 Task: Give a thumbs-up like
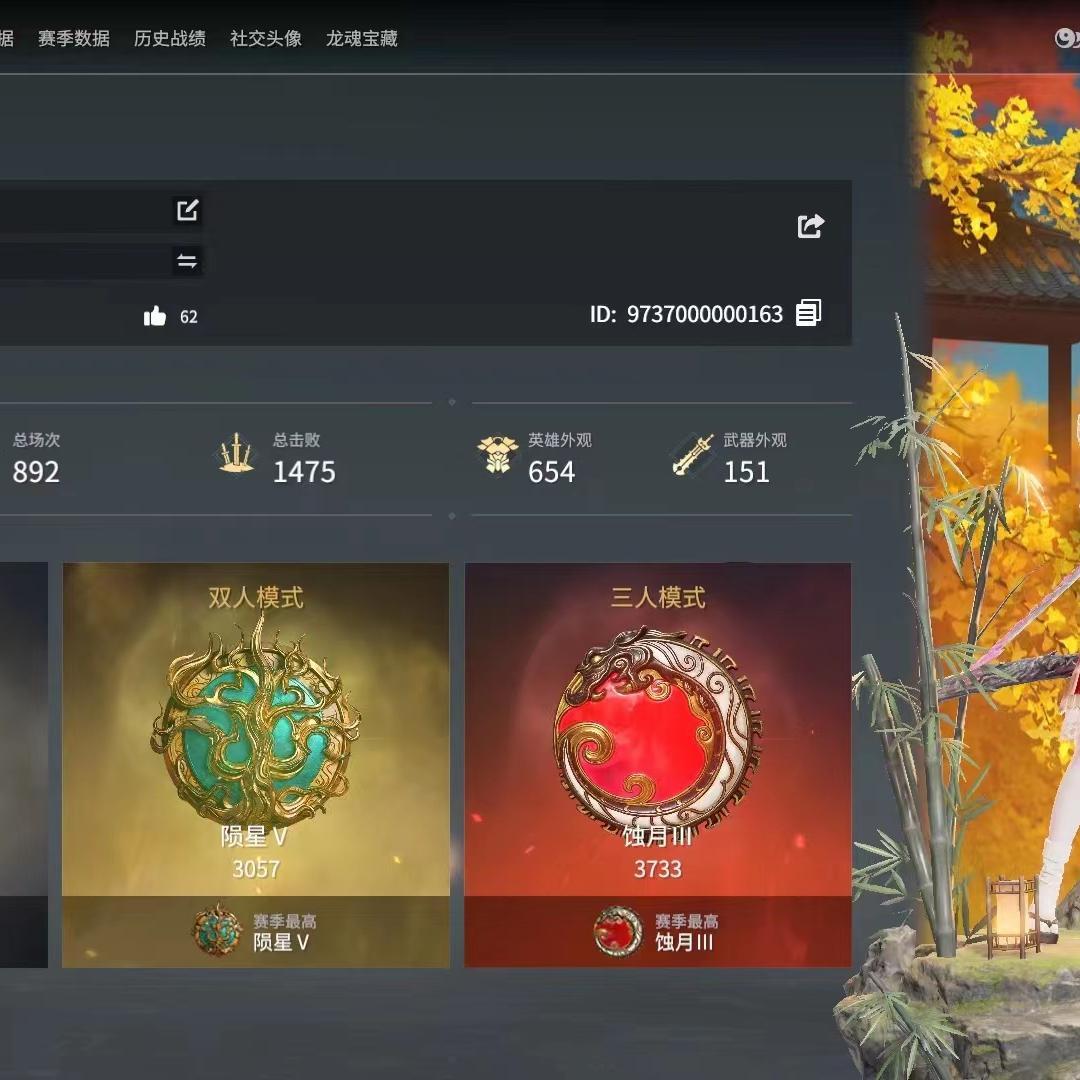[x=155, y=317]
